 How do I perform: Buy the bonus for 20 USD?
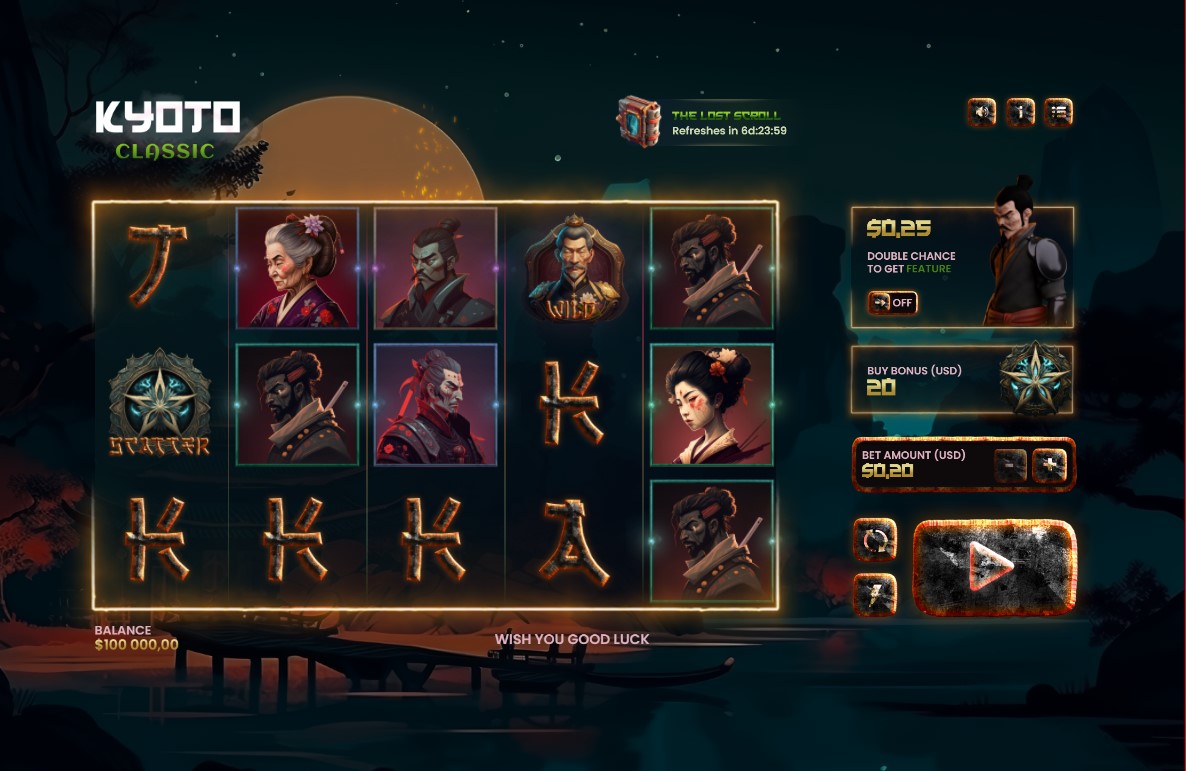[x=961, y=380]
